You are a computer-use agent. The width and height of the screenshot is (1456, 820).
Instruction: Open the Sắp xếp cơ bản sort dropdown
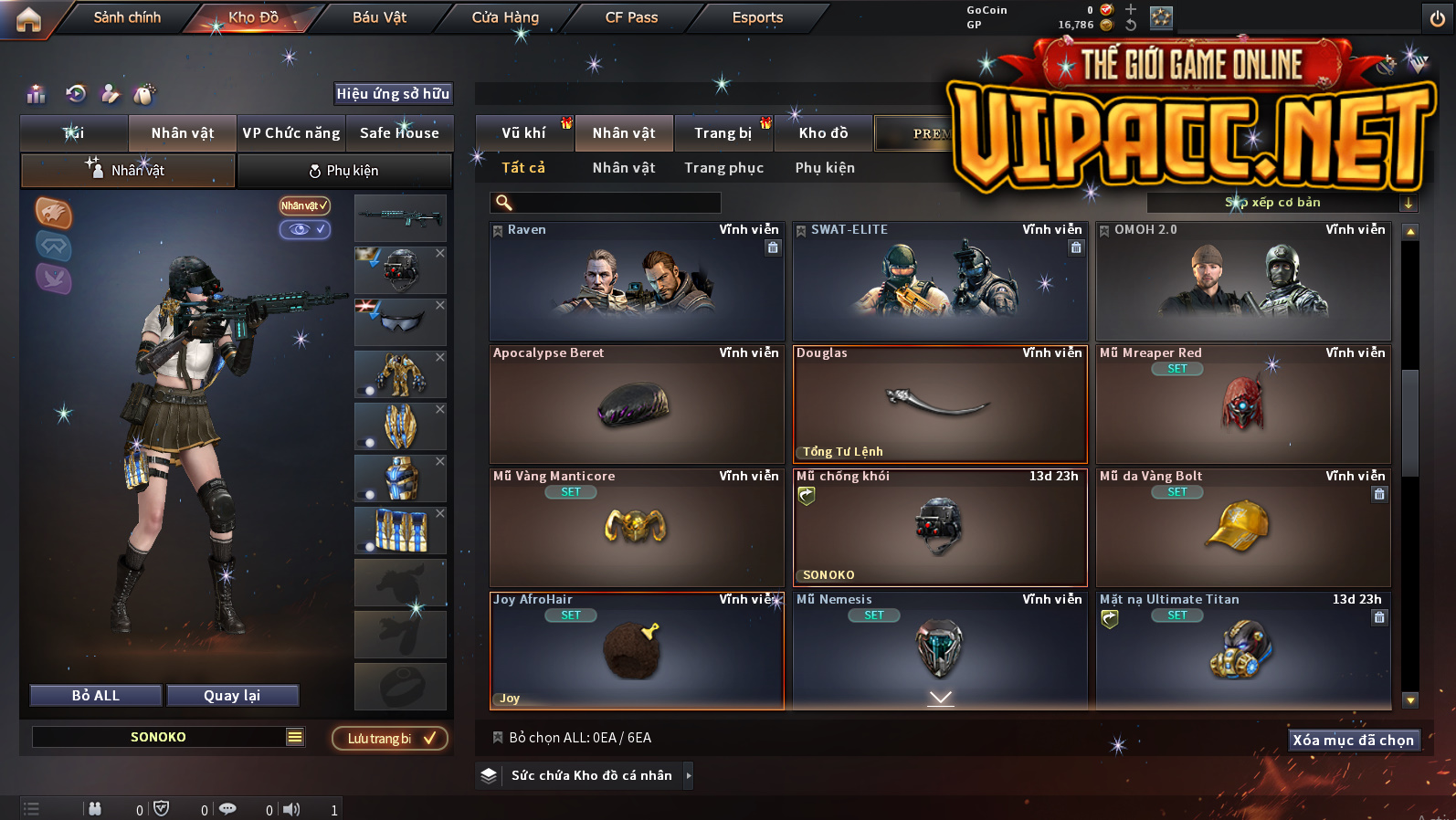coord(1281,203)
